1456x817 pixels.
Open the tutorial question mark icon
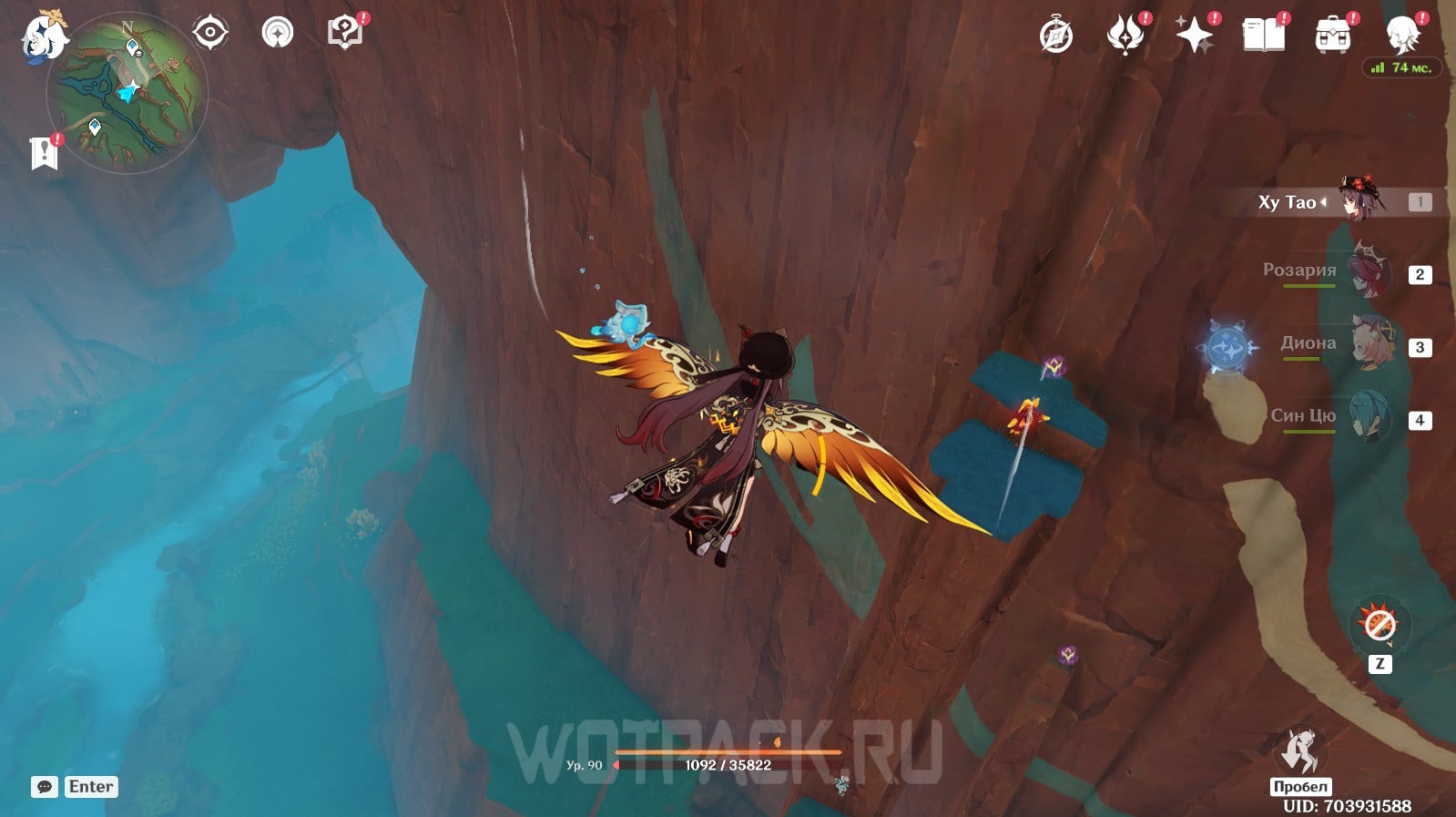pyautogui.click(x=345, y=33)
